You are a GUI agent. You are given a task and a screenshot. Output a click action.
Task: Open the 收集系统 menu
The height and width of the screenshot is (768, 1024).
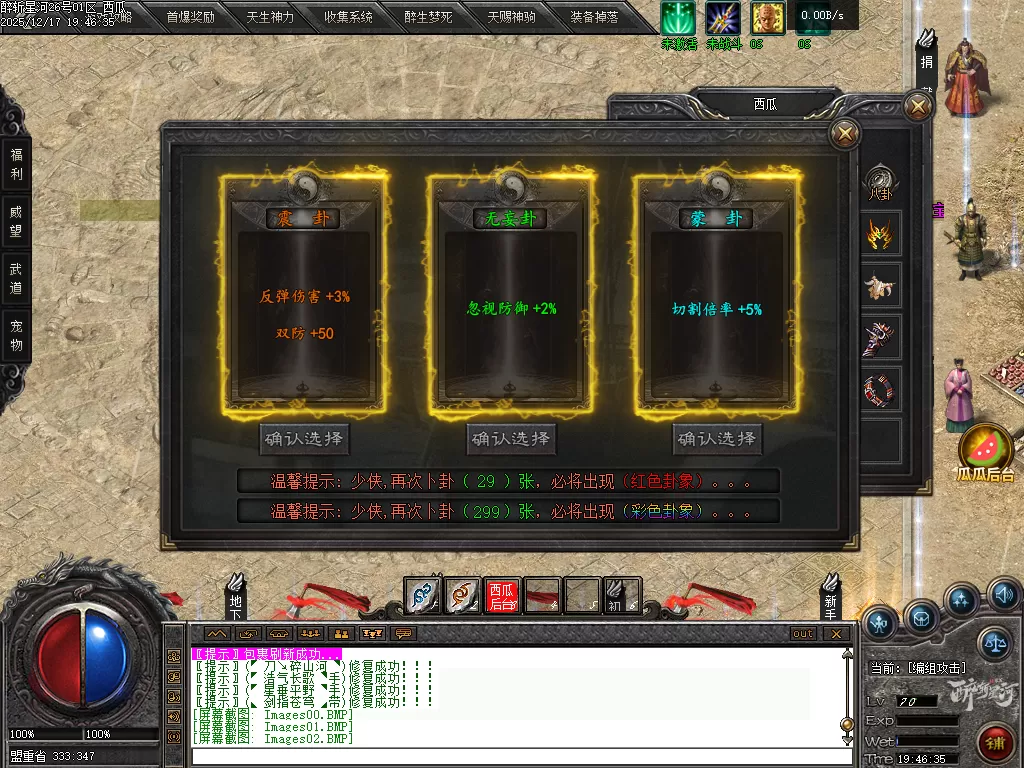(x=348, y=17)
